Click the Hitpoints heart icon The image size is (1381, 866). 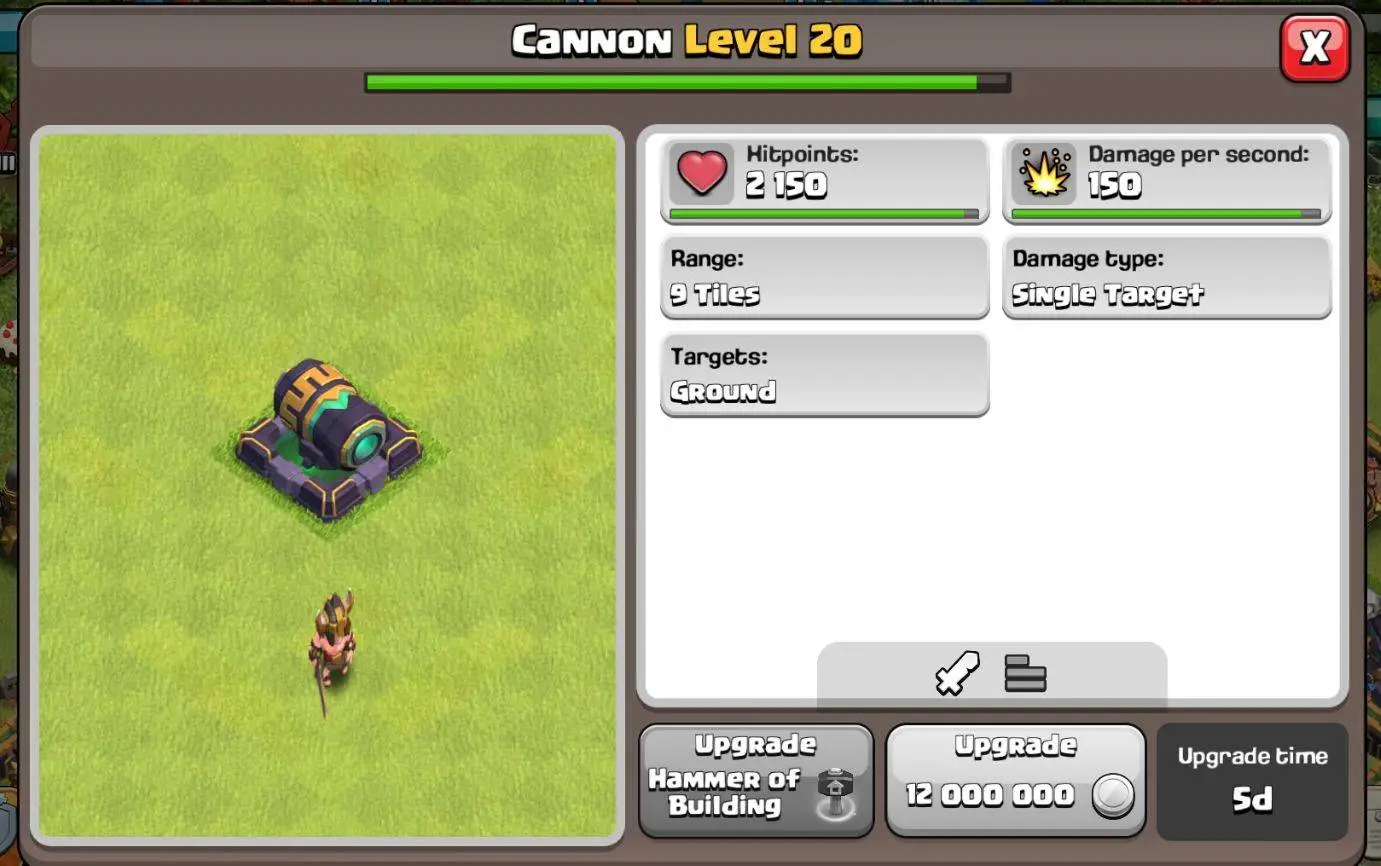[x=702, y=172]
